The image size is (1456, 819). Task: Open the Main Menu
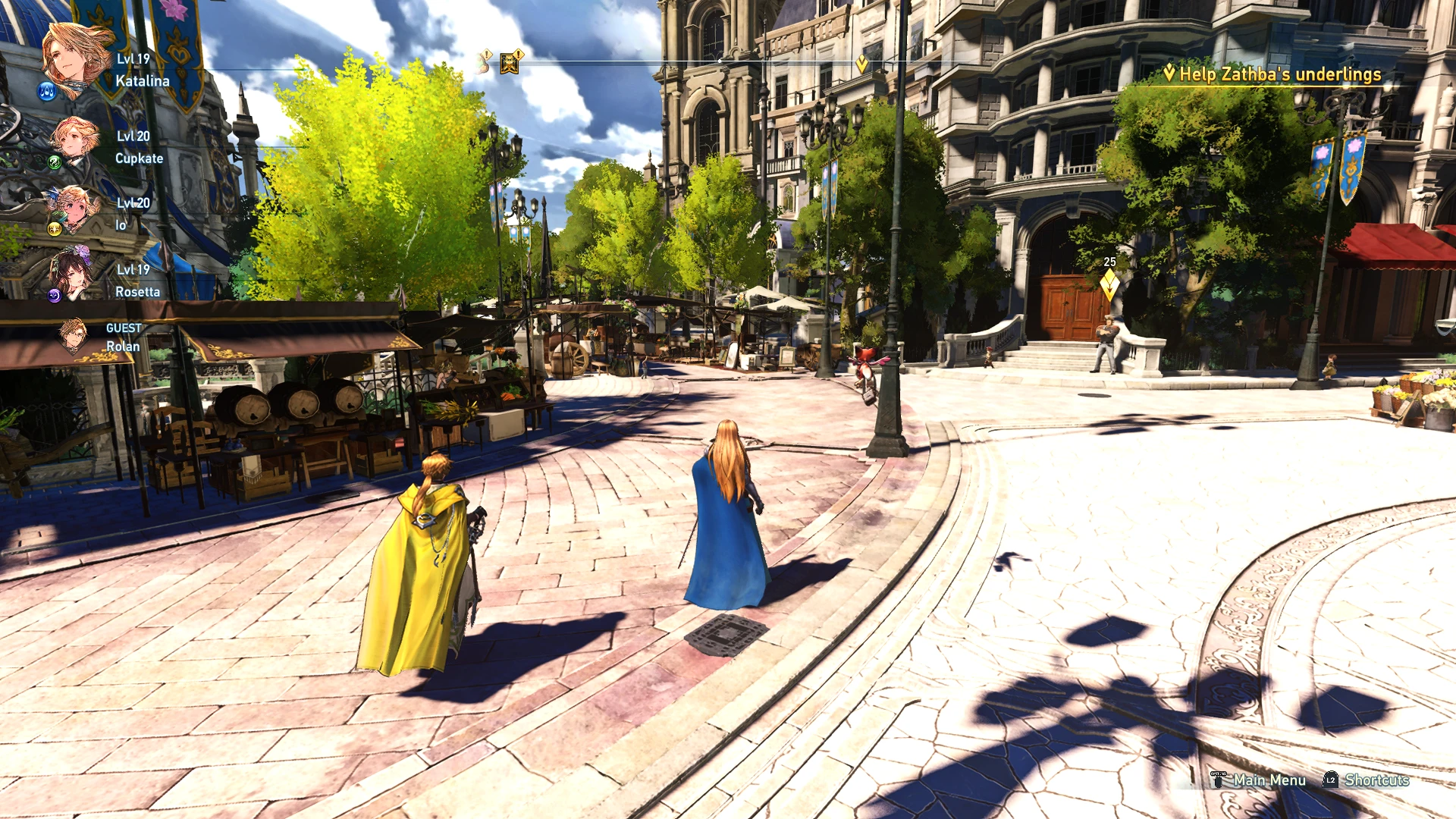coord(1271,780)
